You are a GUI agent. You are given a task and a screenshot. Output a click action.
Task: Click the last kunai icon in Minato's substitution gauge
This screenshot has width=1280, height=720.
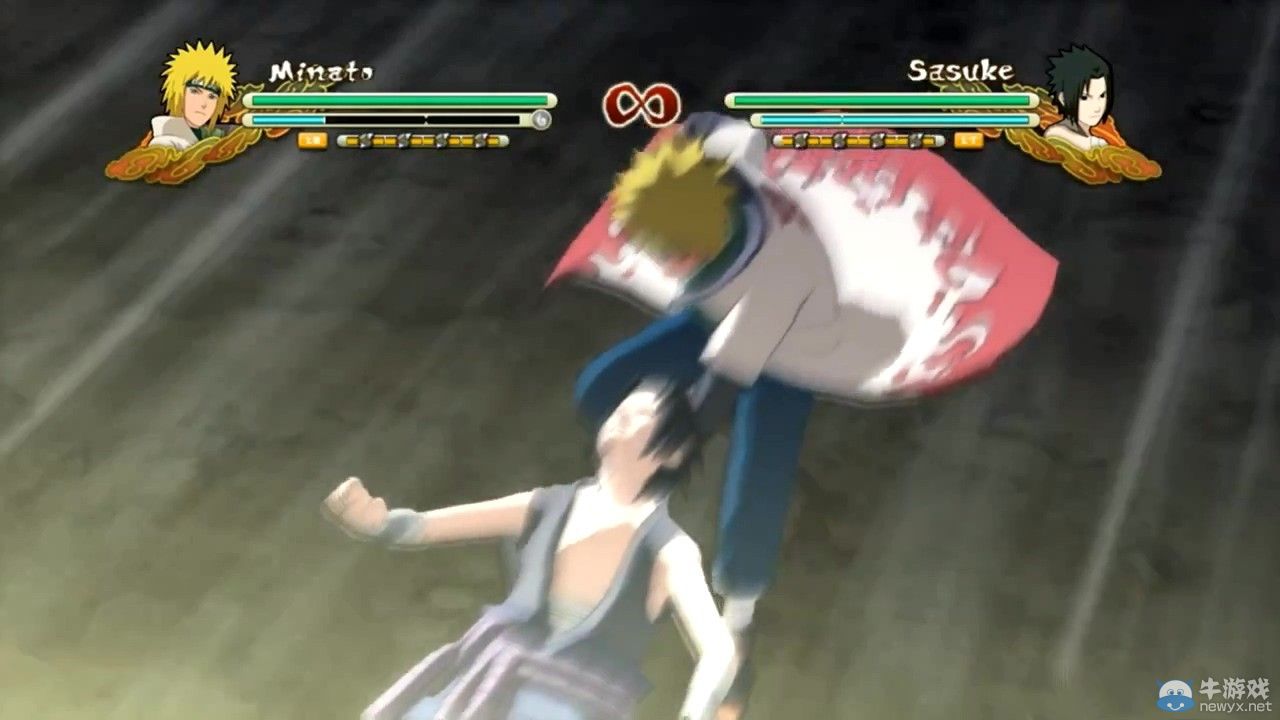pyautogui.click(x=480, y=140)
